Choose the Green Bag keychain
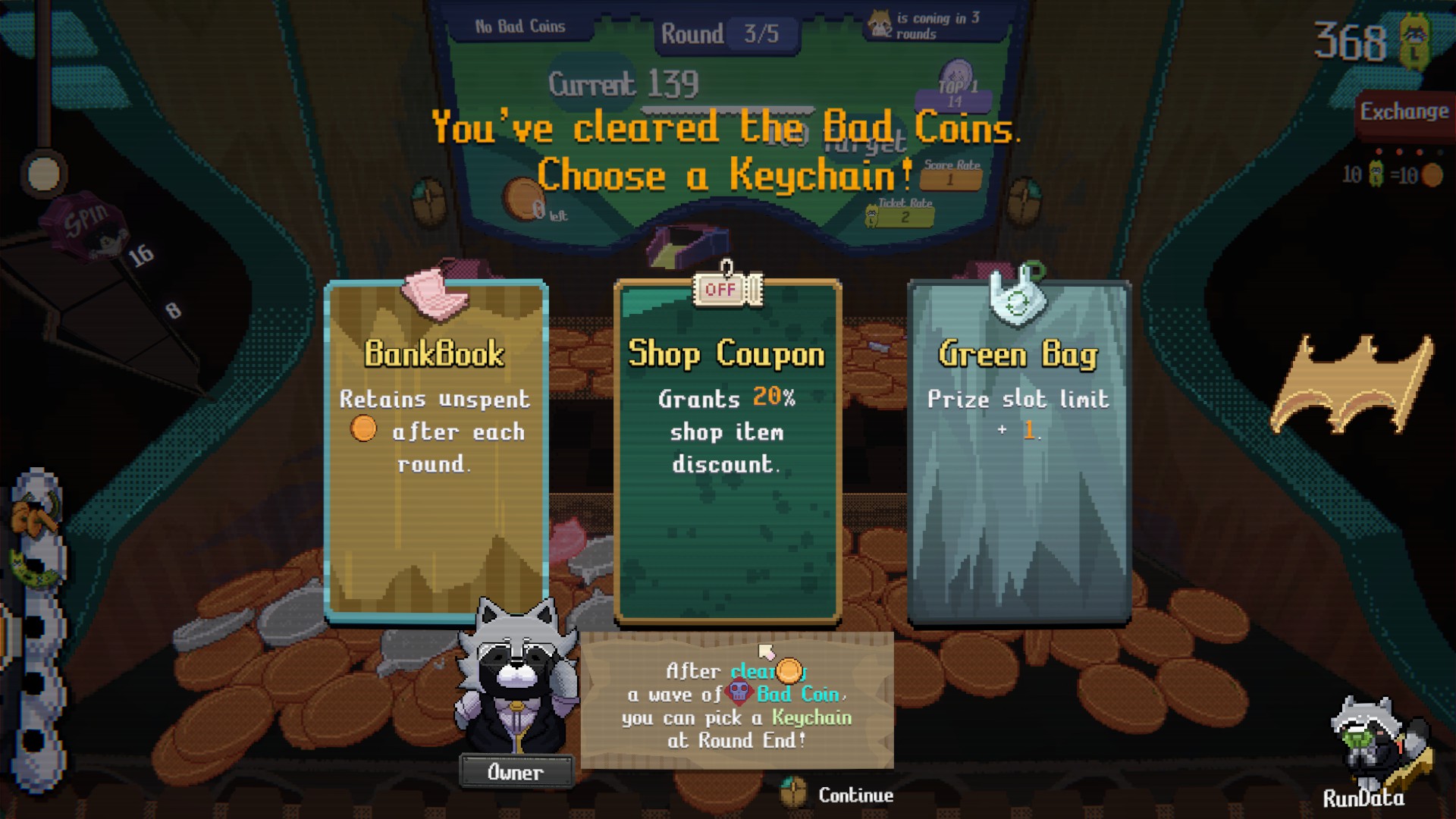 coord(1018,455)
